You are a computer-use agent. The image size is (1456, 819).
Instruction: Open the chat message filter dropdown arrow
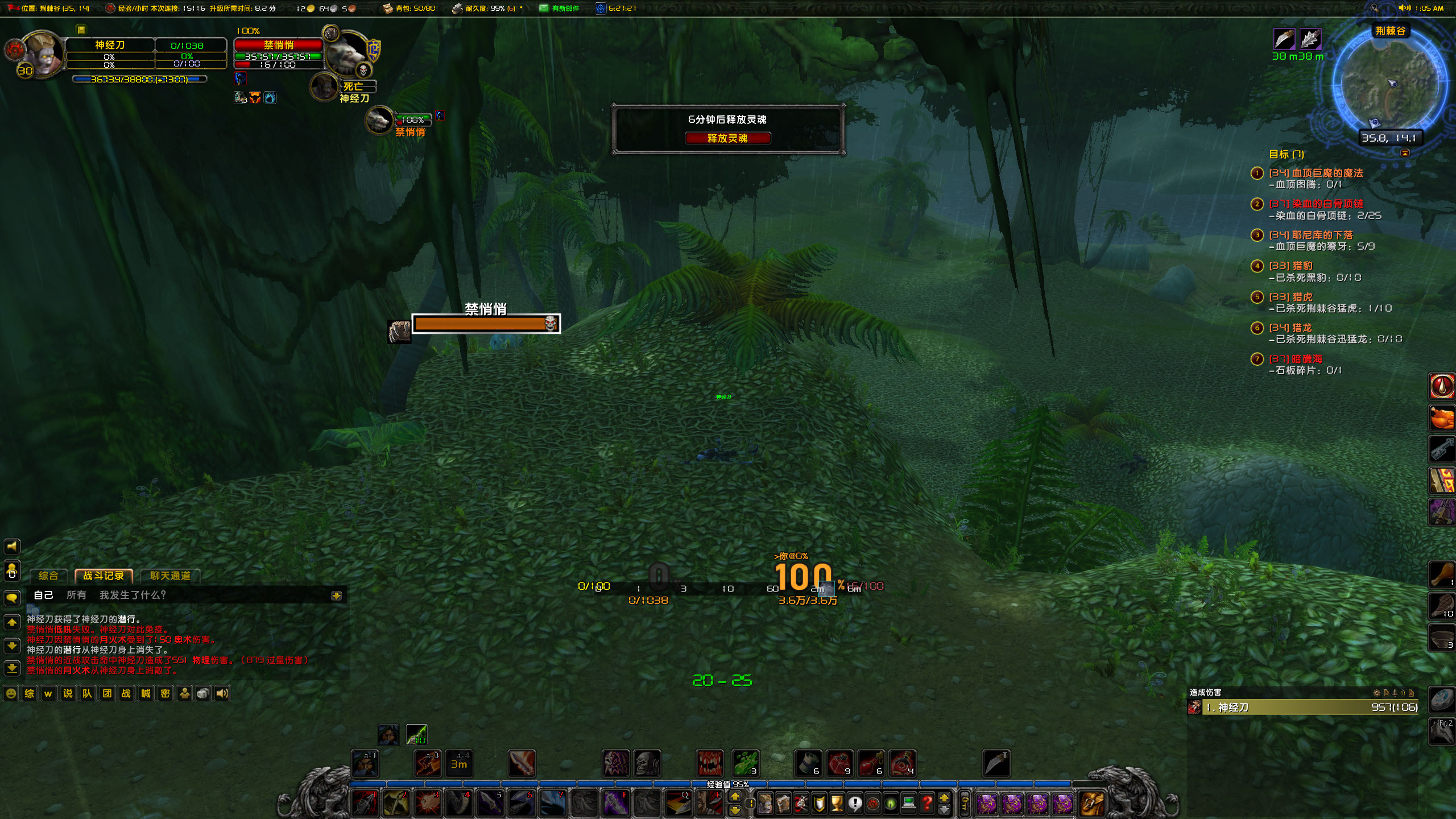(x=338, y=595)
